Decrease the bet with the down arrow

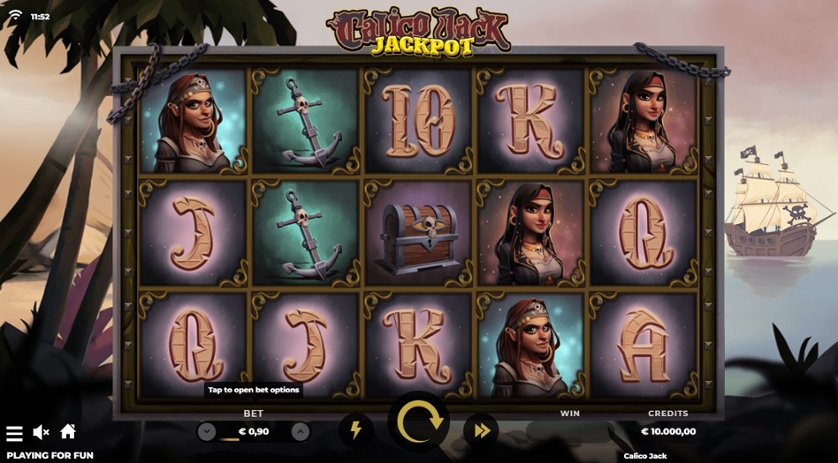click(207, 432)
